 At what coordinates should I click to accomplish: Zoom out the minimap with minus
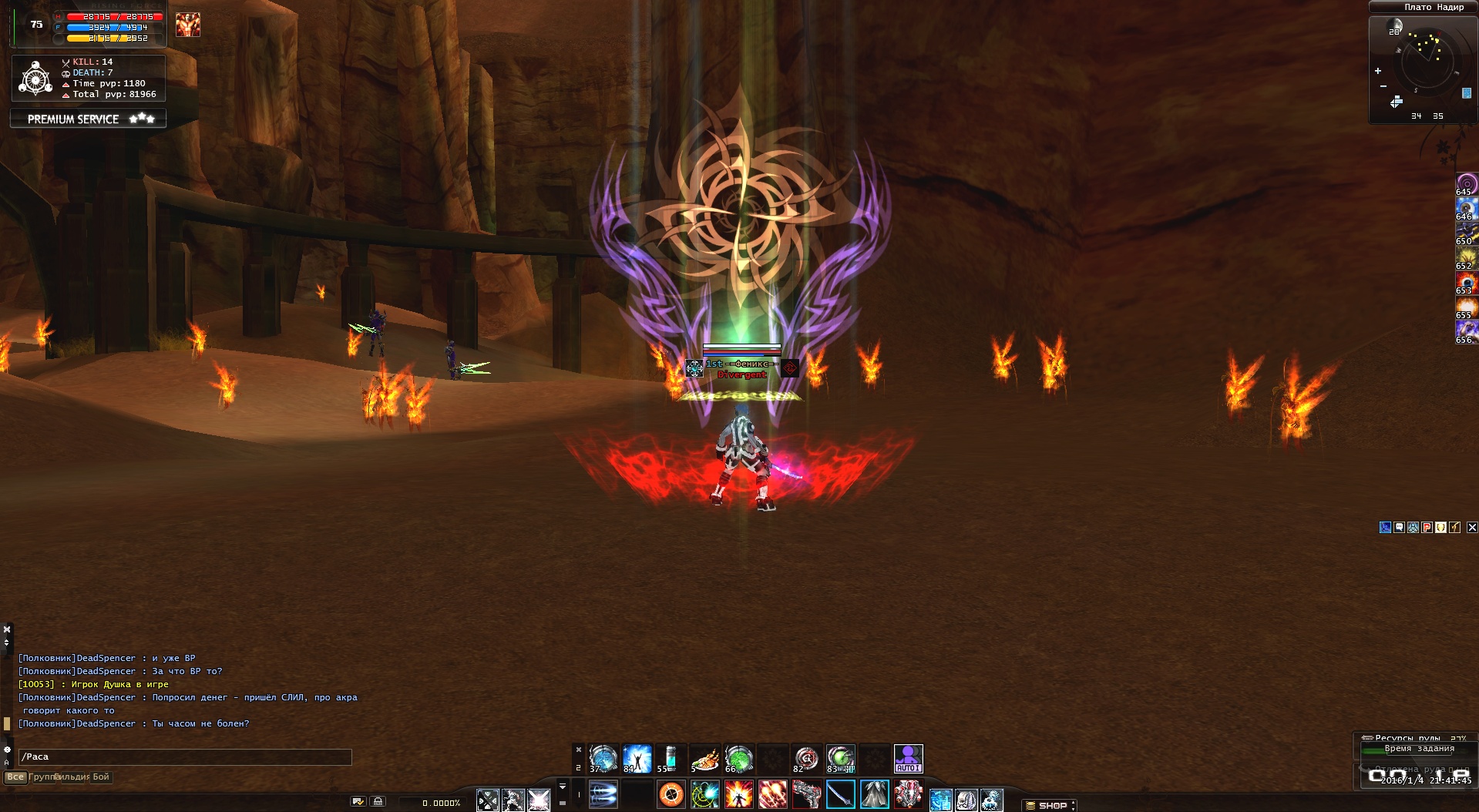[x=1383, y=86]
